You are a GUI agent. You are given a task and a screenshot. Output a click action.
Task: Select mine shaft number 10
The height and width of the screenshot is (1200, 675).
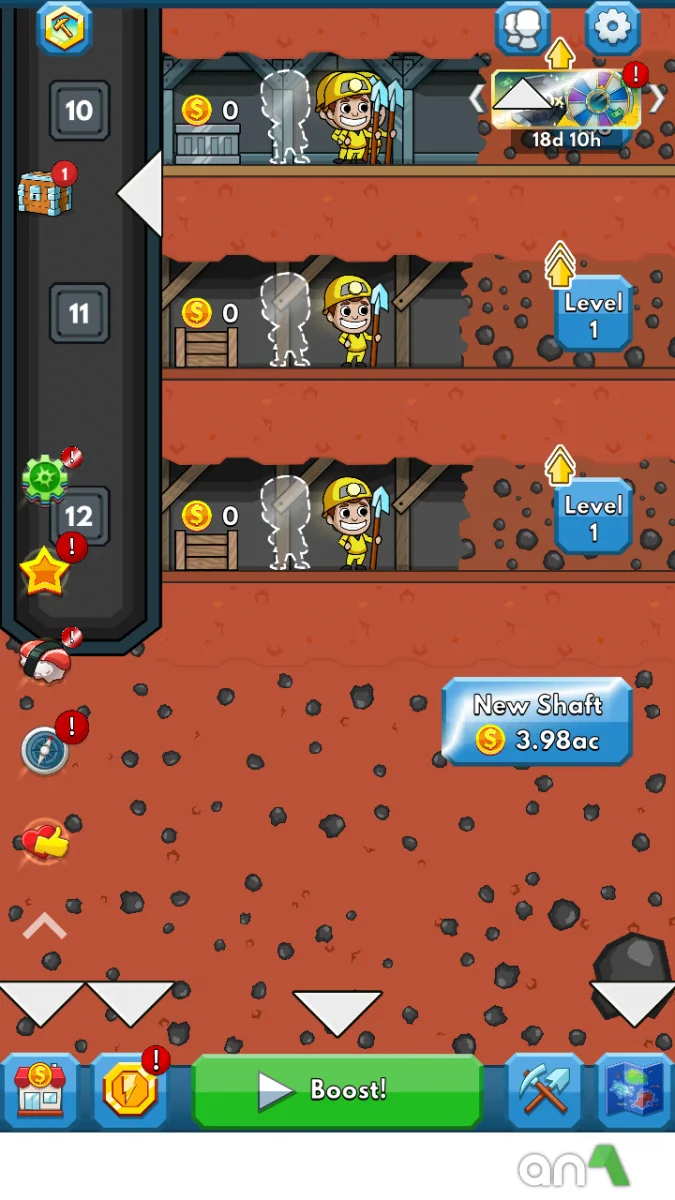click(79, 110)
